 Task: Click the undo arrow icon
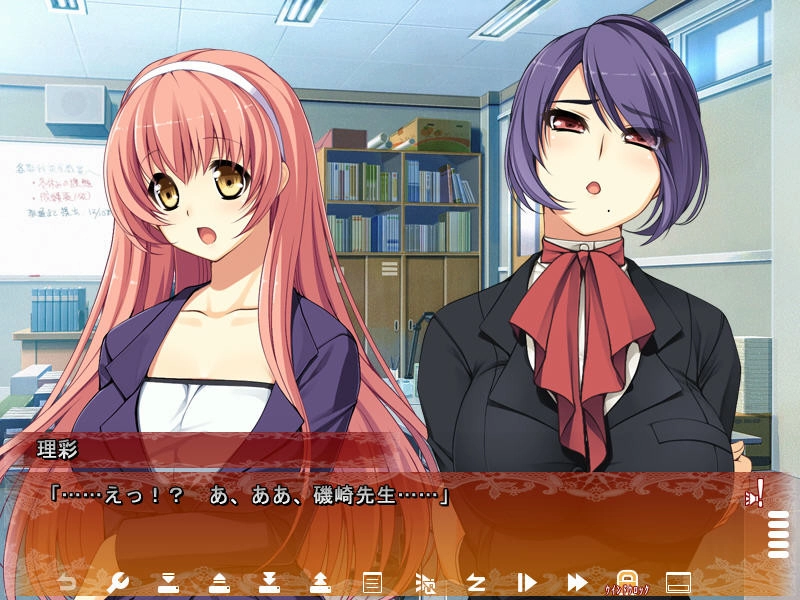67,582
